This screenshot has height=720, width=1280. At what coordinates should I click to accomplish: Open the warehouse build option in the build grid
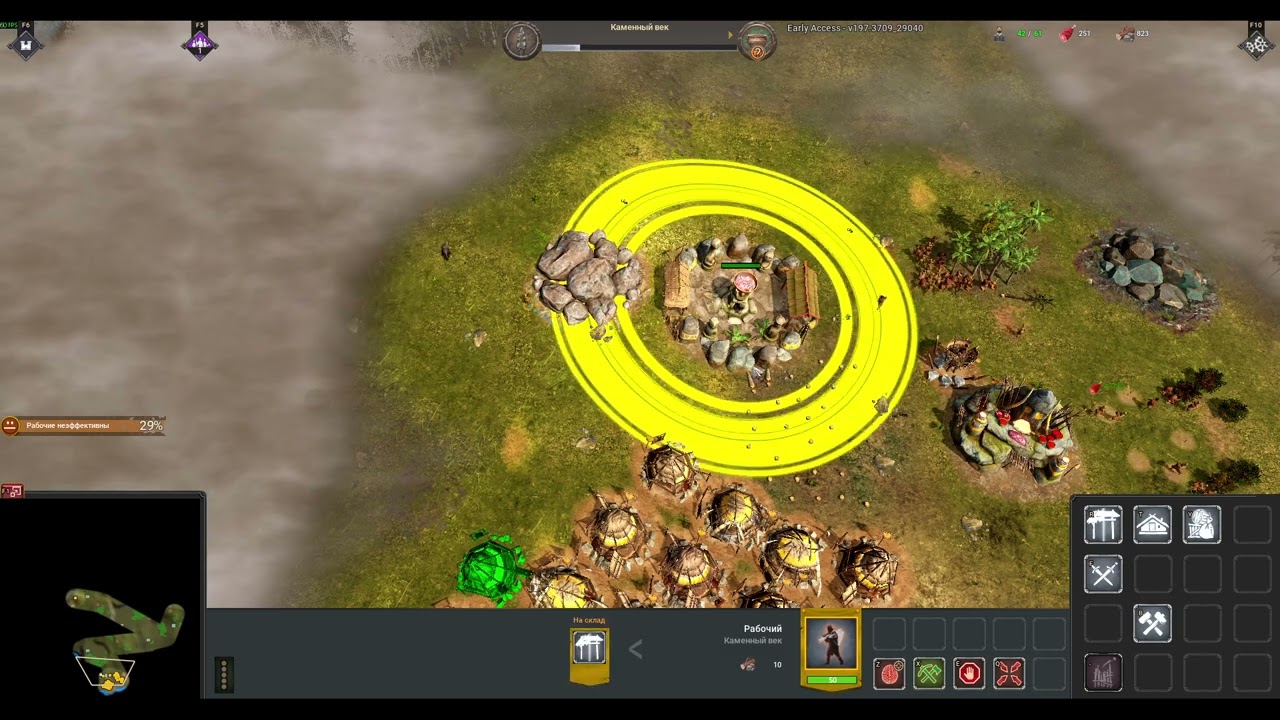click(1103, 525)
